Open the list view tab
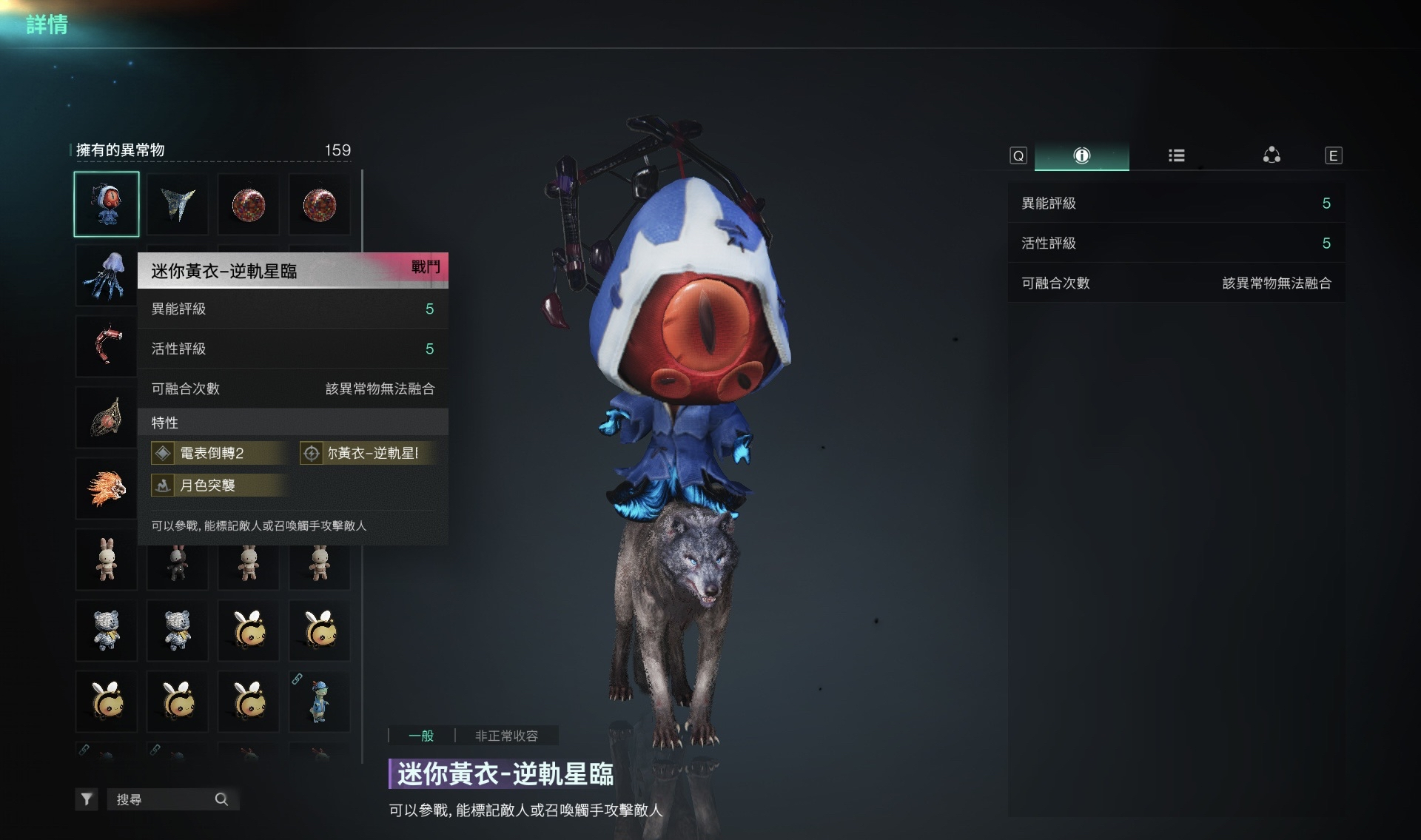The width and height of the screenshot is (1421, 840). pyautogui.click(x=1176, y=155)
